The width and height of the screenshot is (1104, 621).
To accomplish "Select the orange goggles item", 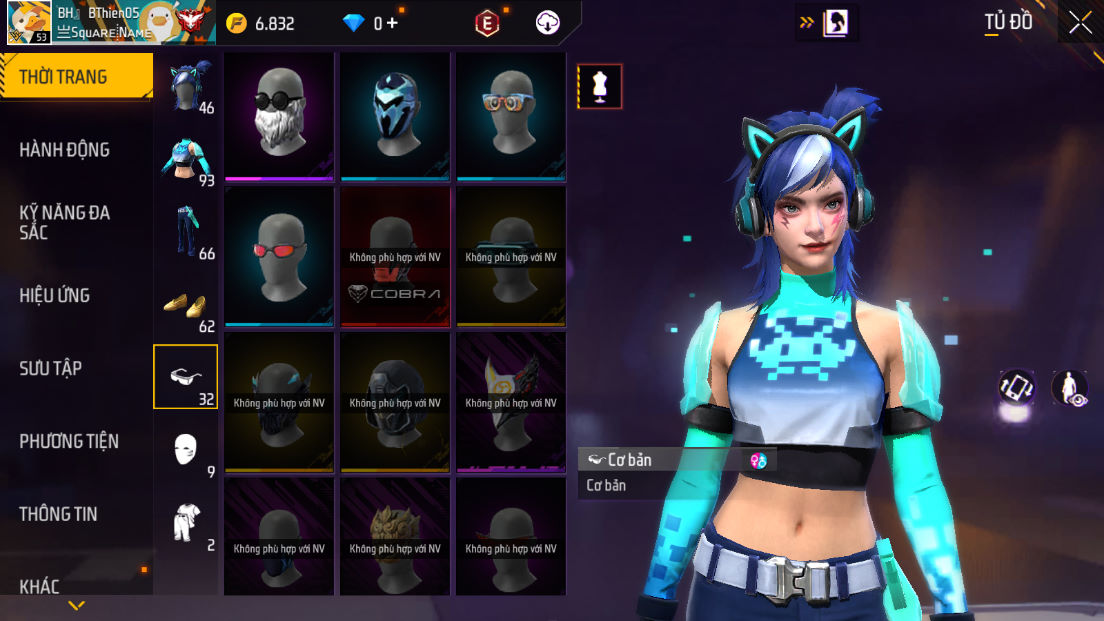I will [511, 115].
